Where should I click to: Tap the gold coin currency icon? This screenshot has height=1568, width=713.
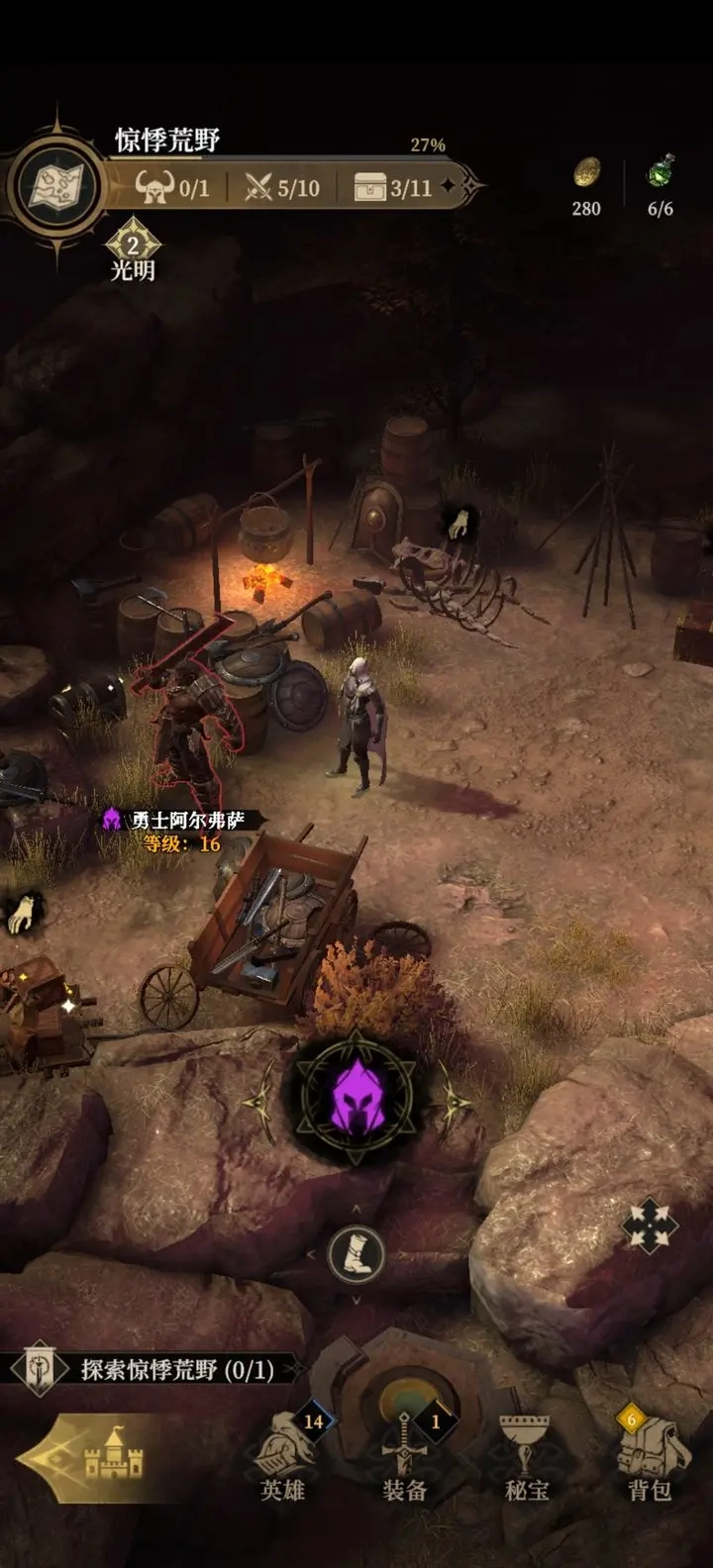click(x=586, y=173)
